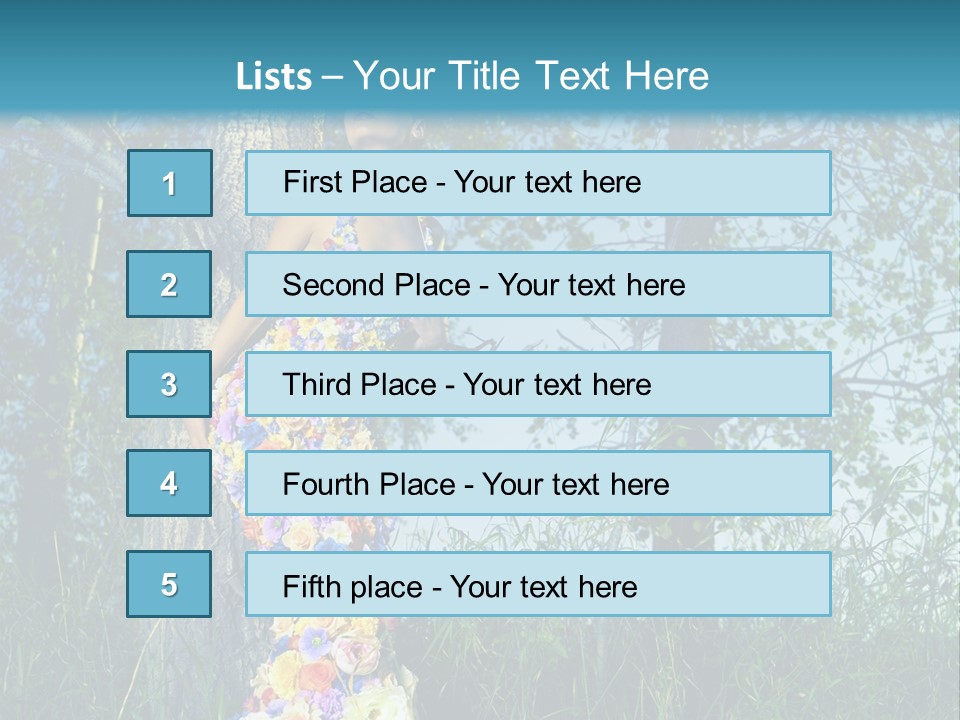Screen dimensions: 960x720
Task: Click the number 5 box
Action: pyautogui.click(x=169, y=584)
